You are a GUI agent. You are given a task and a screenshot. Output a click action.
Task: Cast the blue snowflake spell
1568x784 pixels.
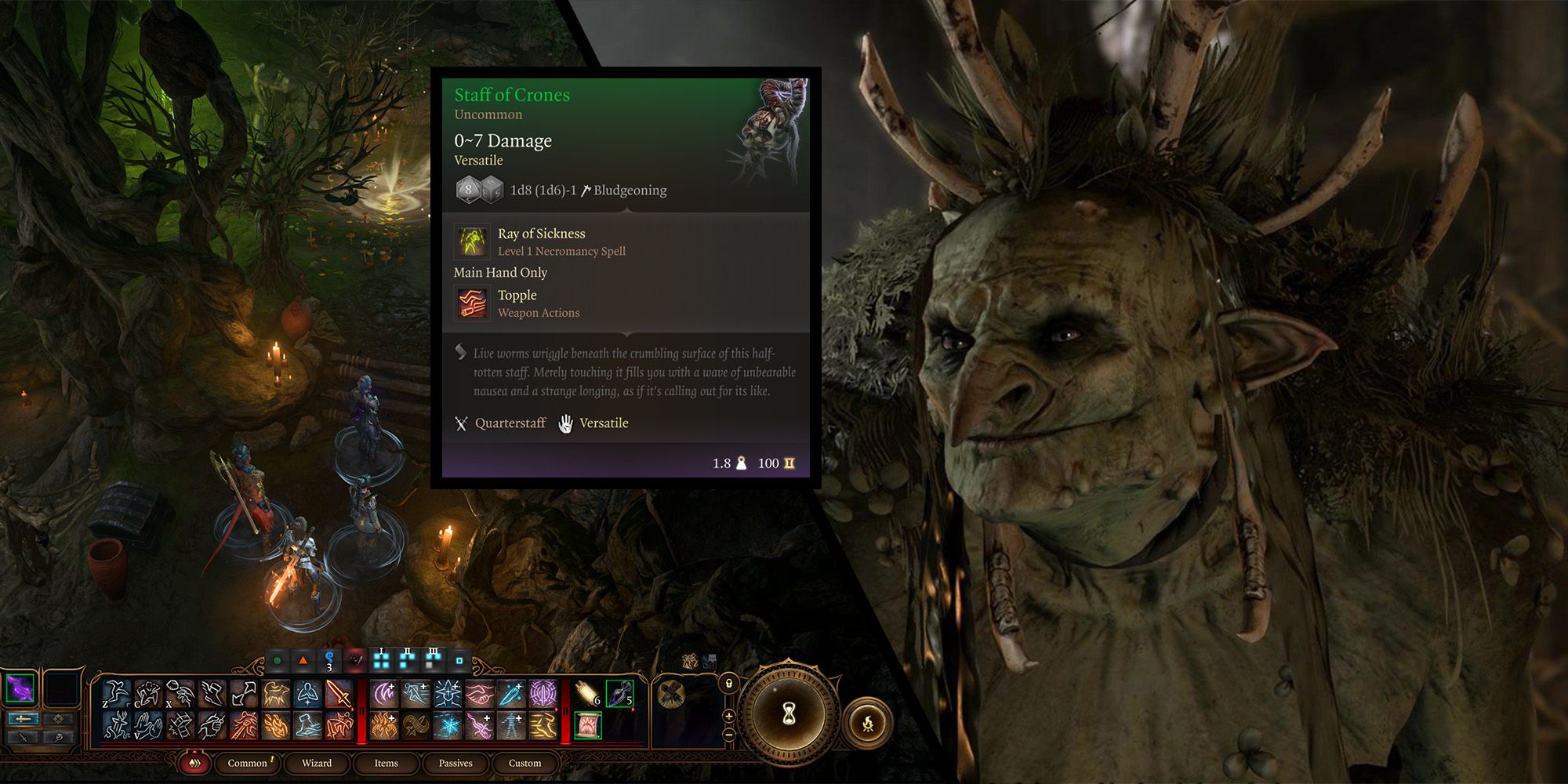[448, 725]
